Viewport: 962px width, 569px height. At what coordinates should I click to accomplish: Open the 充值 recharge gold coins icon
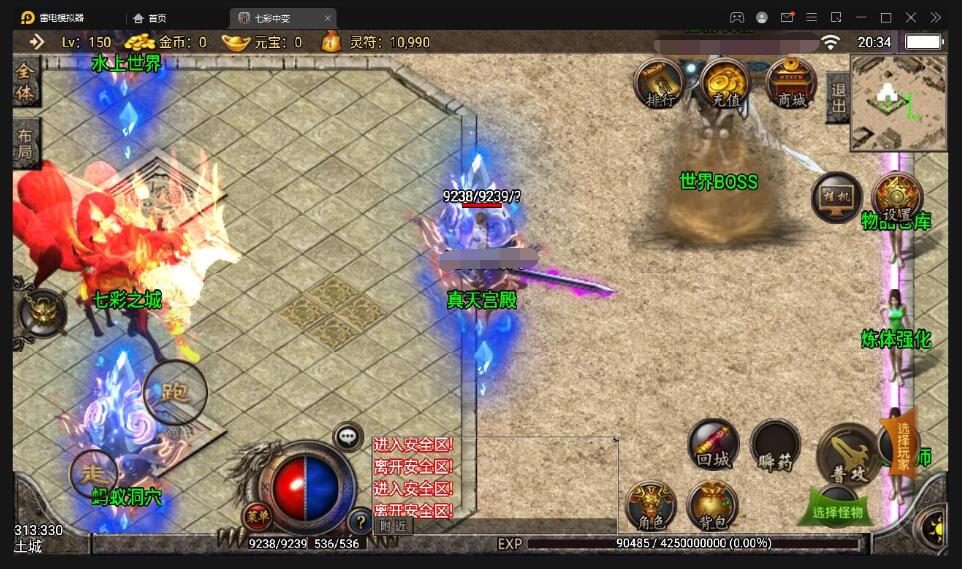click(x=725, y=84)
